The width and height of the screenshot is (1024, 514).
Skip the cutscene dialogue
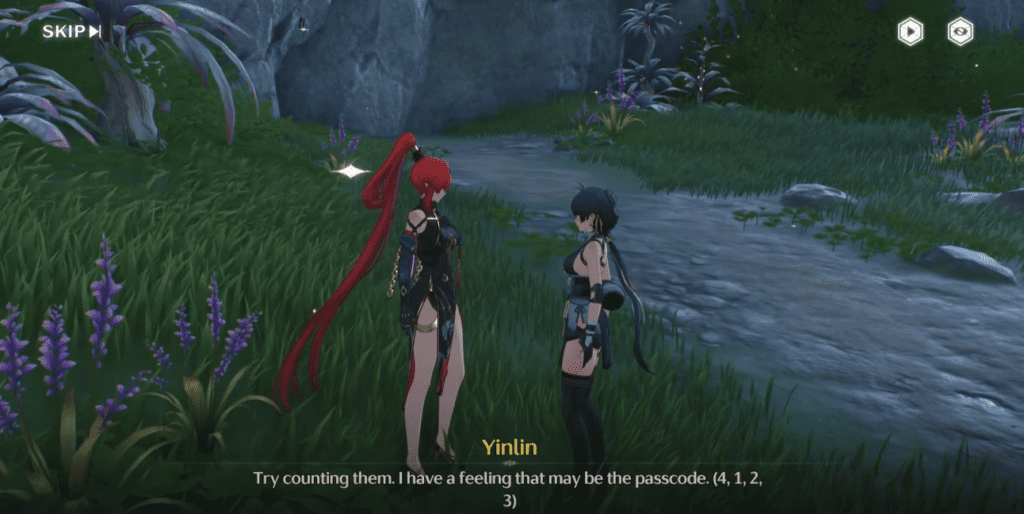coord(71,31)
